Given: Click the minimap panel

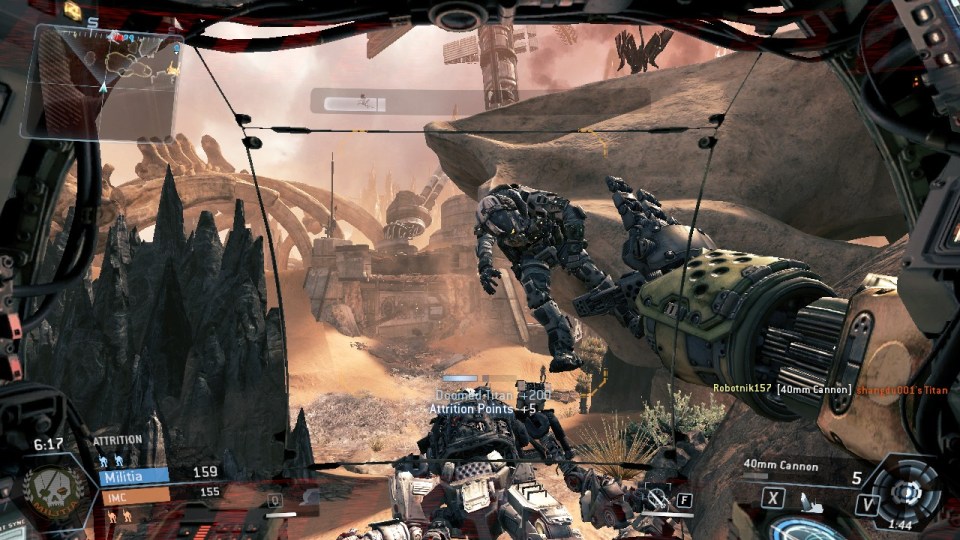Looking at the screenshot, I should pos(103,80).
